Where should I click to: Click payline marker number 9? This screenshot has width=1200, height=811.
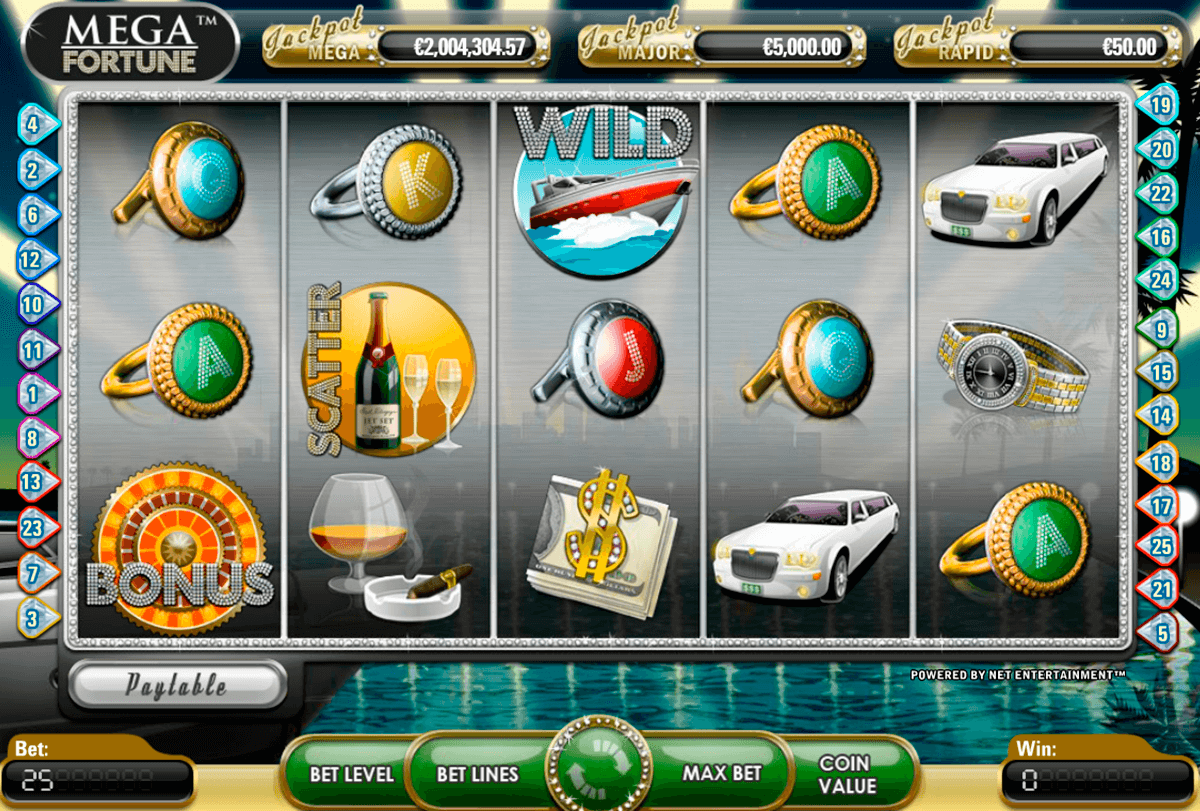click(x=1161, y=327)
